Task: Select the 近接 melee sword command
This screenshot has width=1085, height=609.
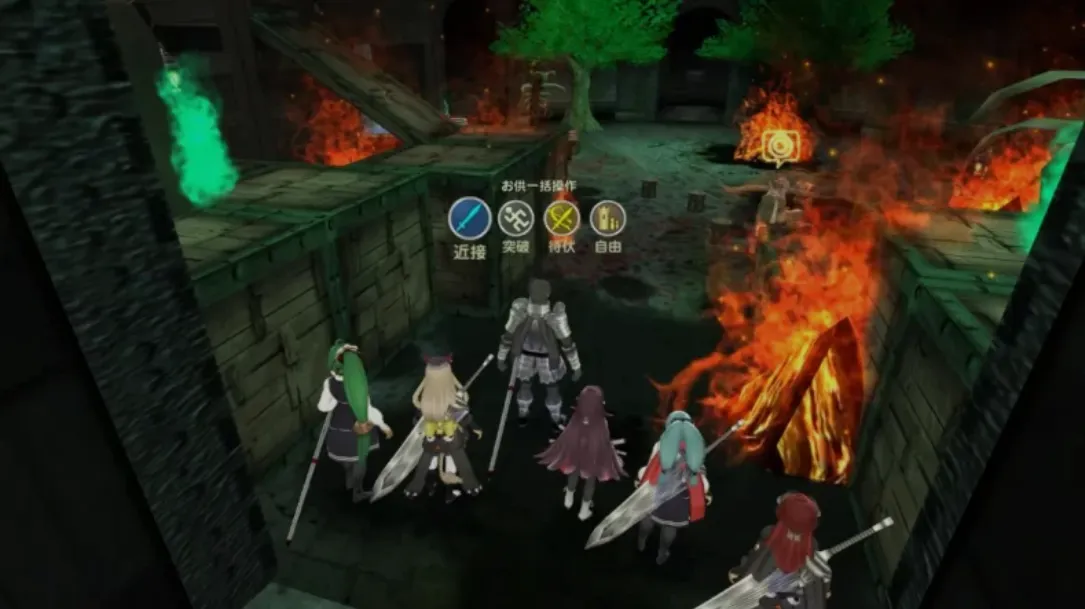Action: (x=469, y=218)
